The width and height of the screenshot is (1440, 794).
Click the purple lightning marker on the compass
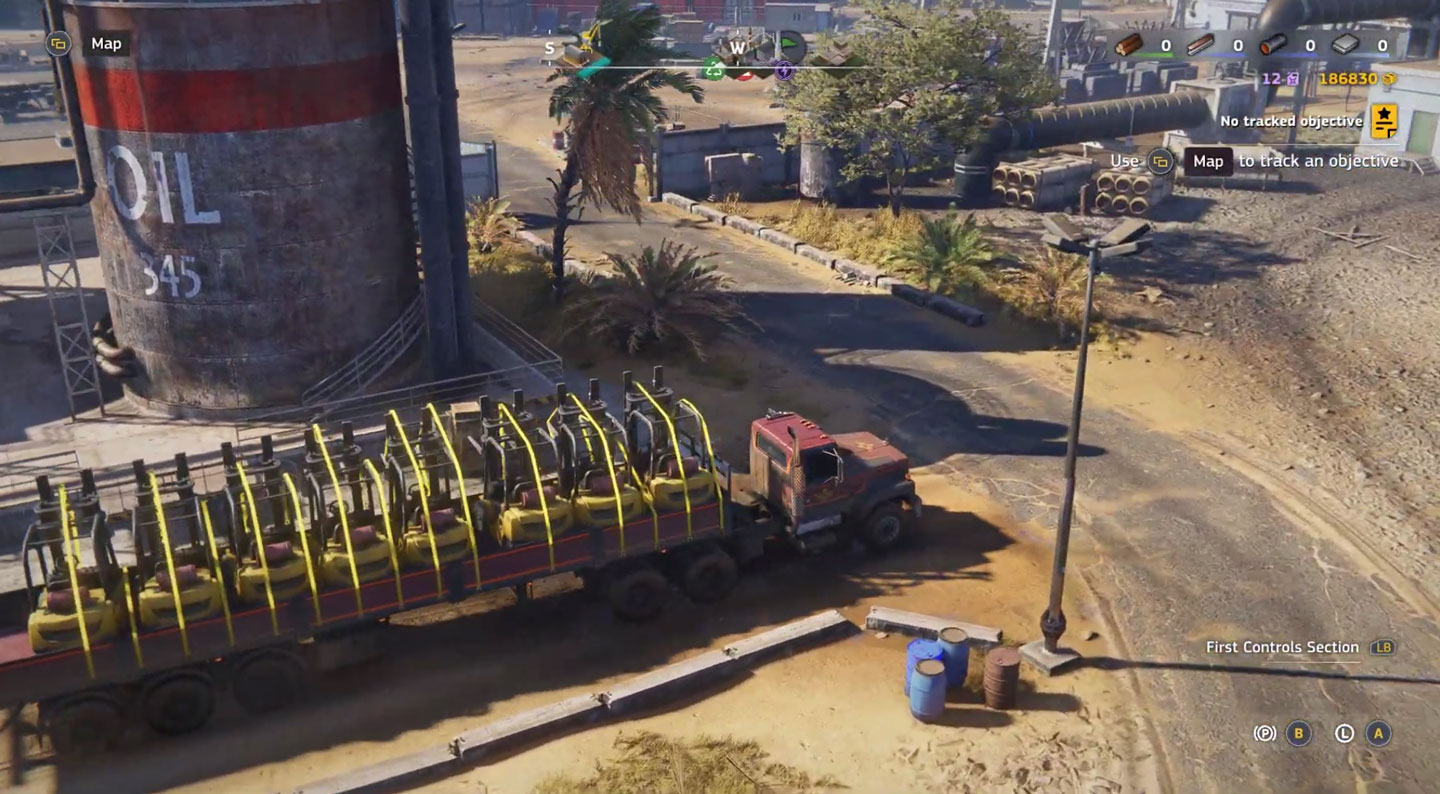click(784, 70)
